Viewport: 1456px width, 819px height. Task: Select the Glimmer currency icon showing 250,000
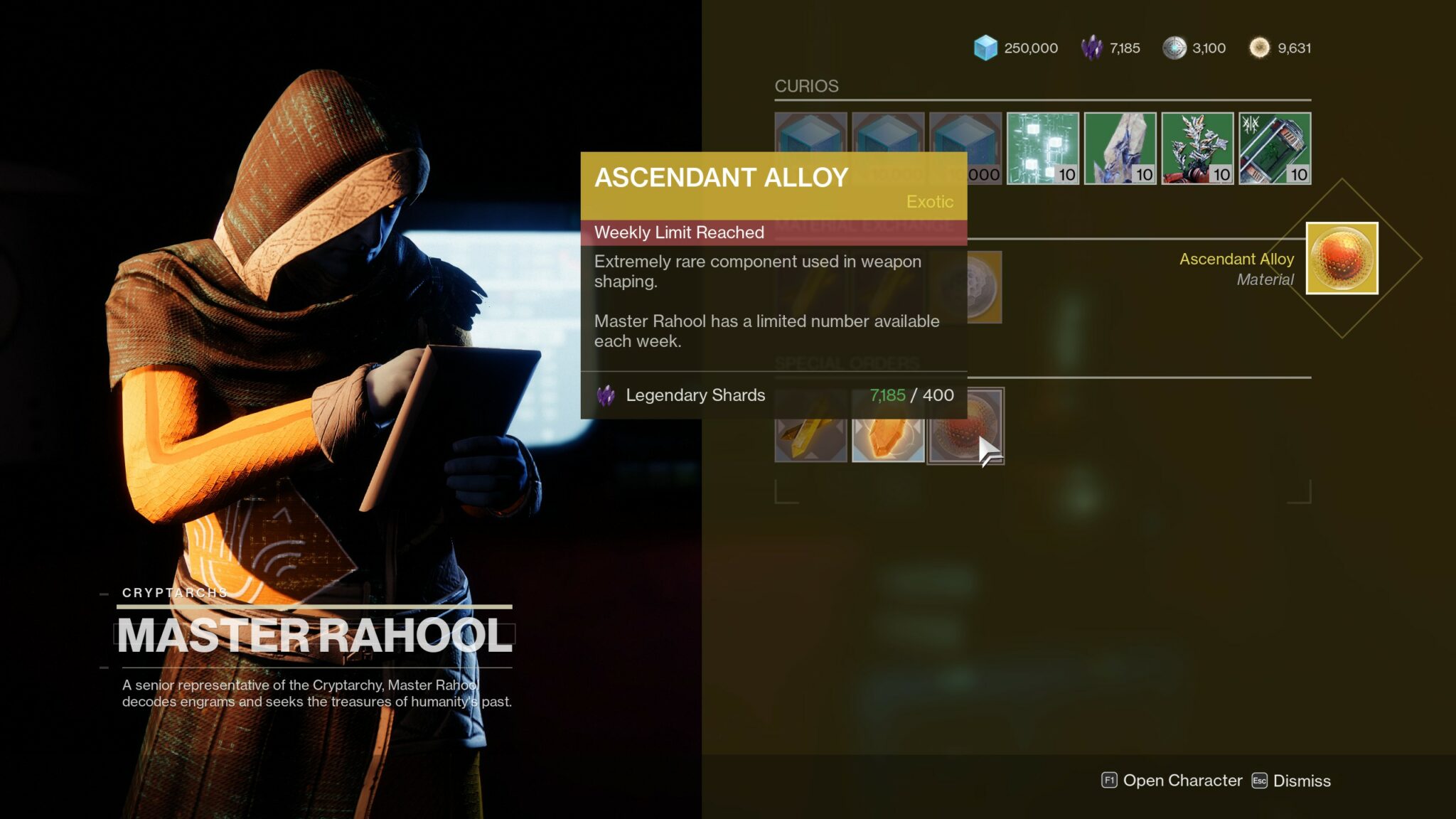coord(987,48)
